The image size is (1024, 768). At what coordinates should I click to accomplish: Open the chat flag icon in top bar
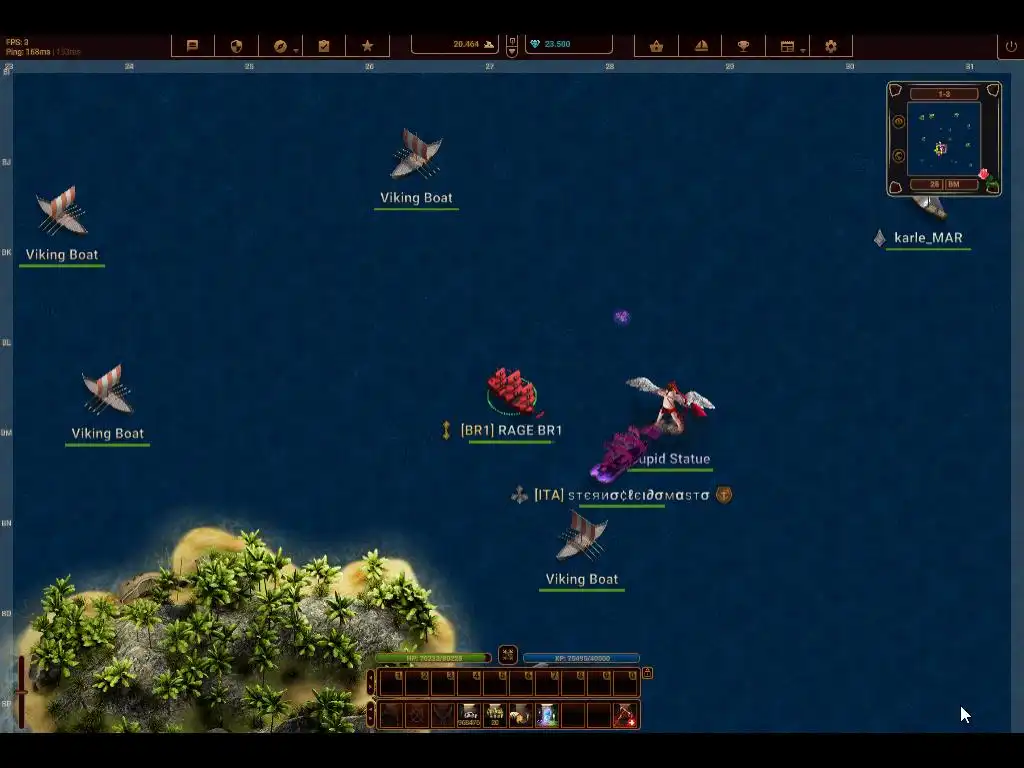click(x=193, y=46)
